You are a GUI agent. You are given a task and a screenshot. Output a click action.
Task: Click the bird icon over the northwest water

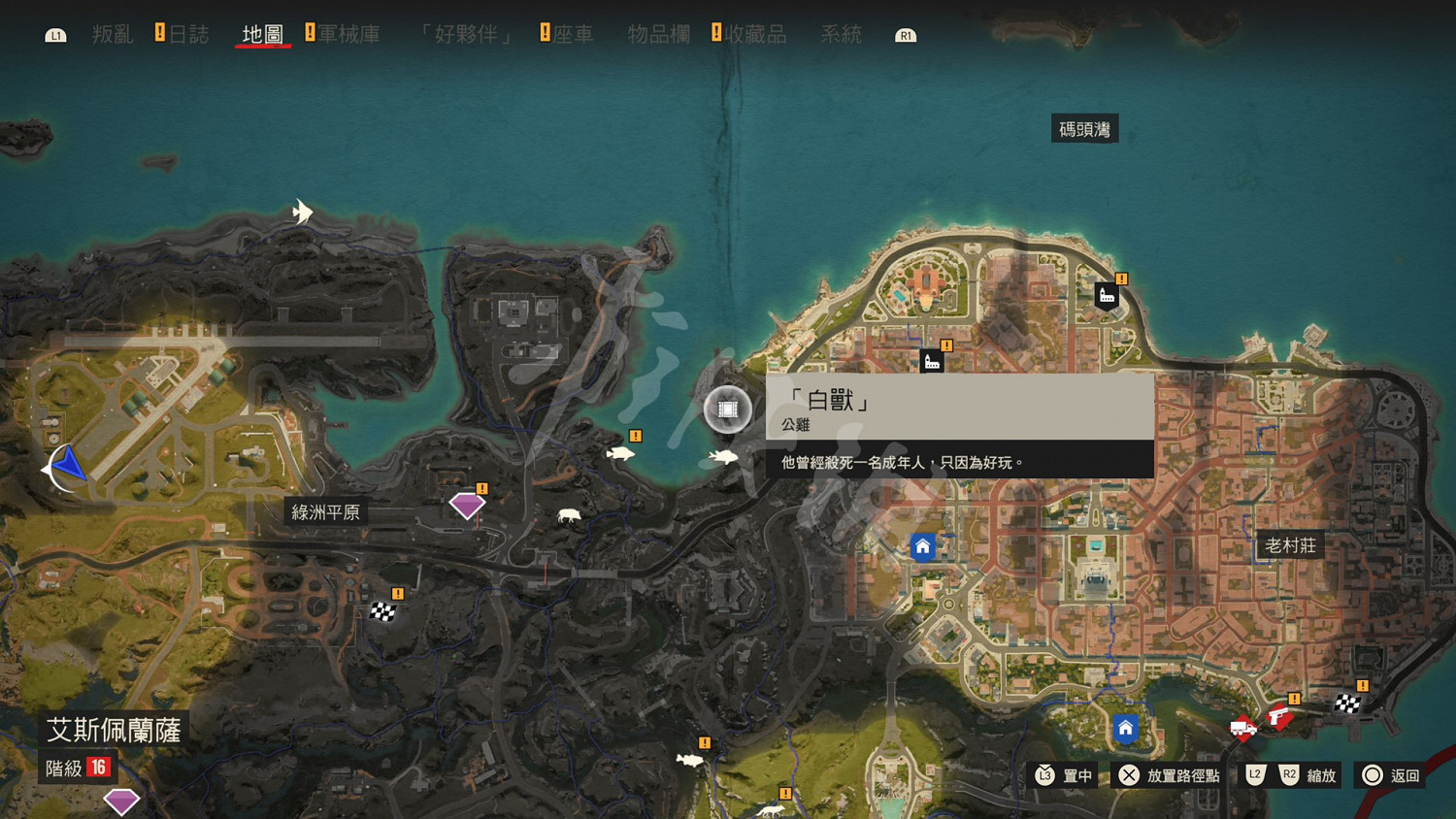click(x=301, y=212)
